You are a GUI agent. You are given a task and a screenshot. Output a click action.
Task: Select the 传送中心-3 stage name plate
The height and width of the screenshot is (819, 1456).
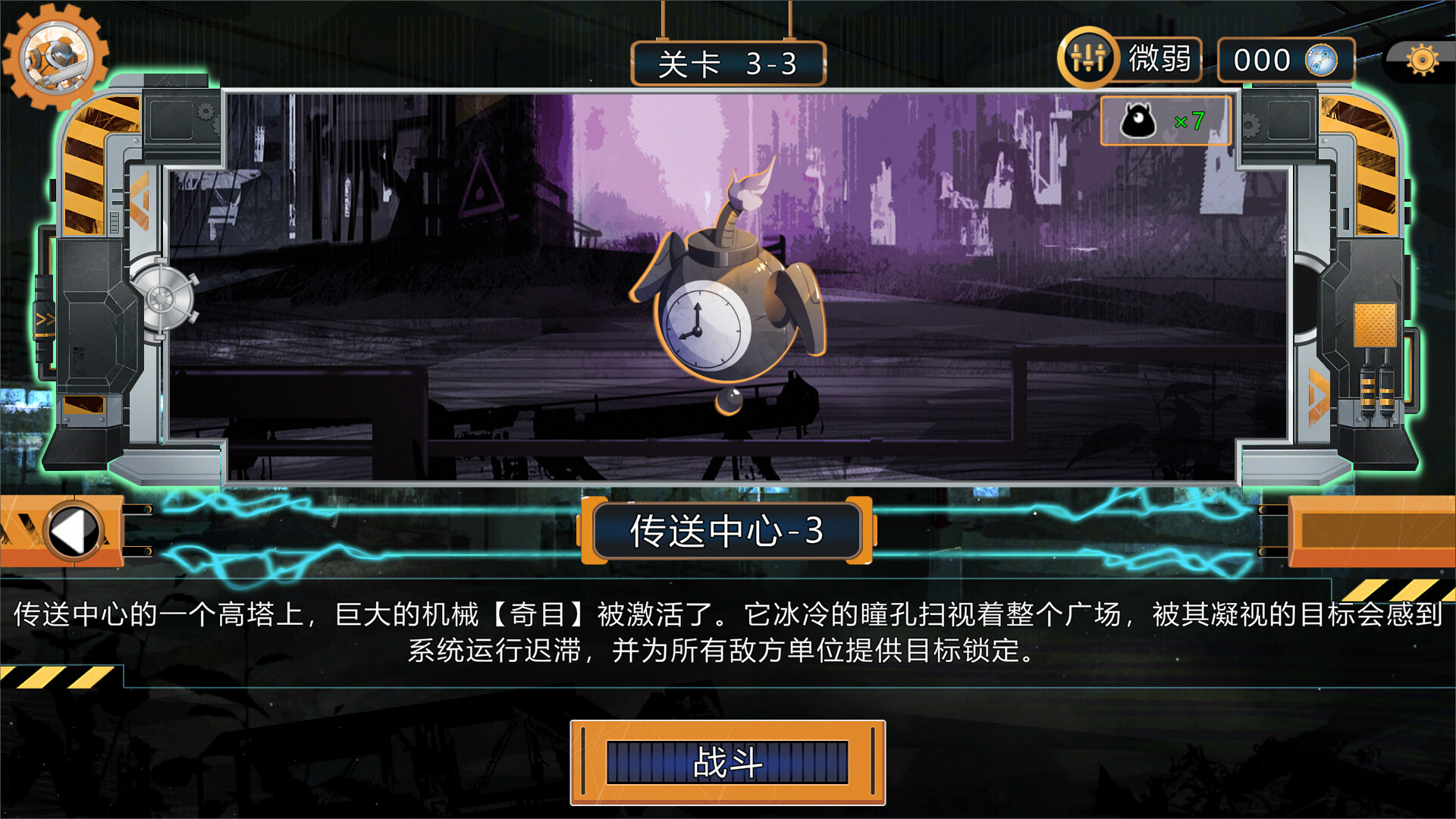tap(726, 531)
